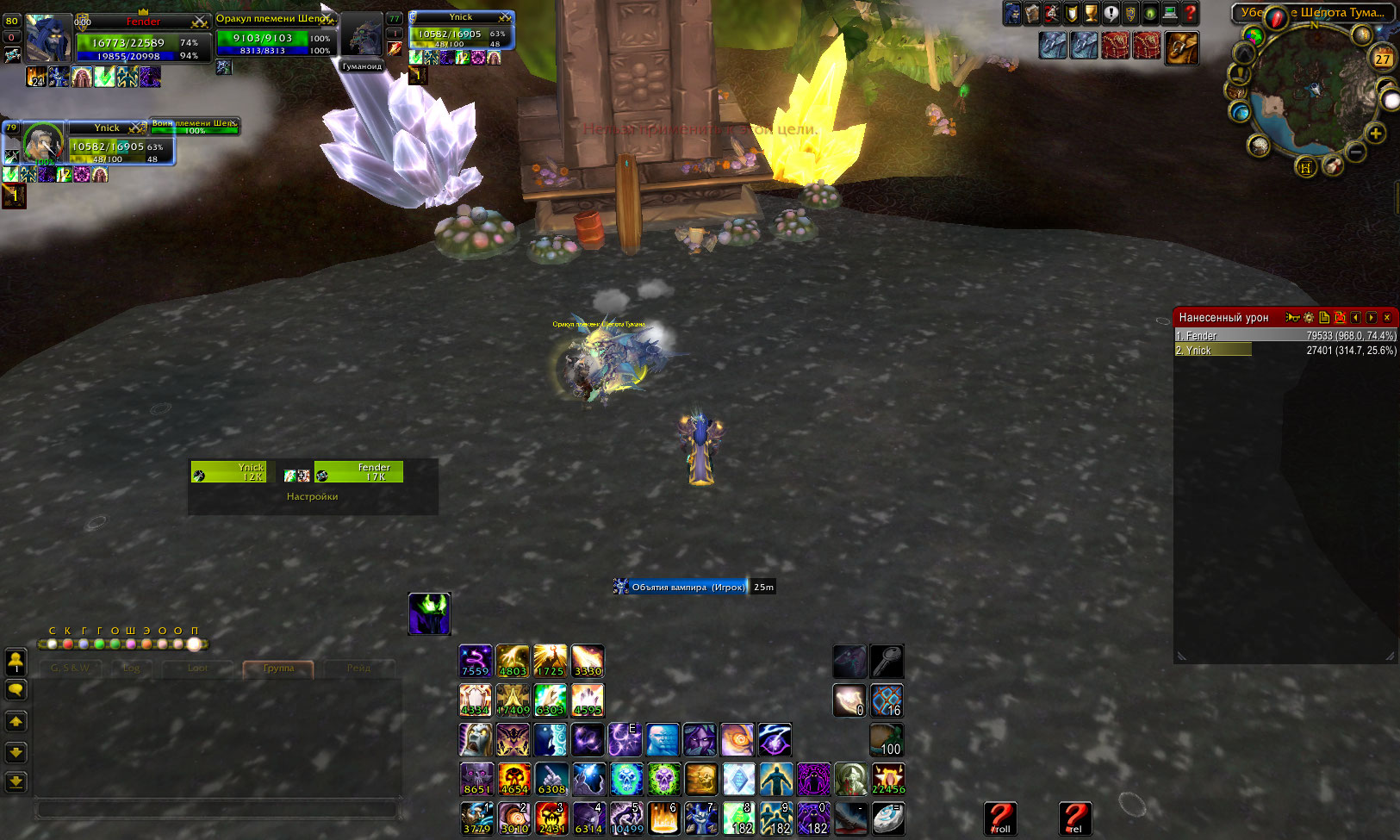Open the calendar showing day 27

(1383, 58)
